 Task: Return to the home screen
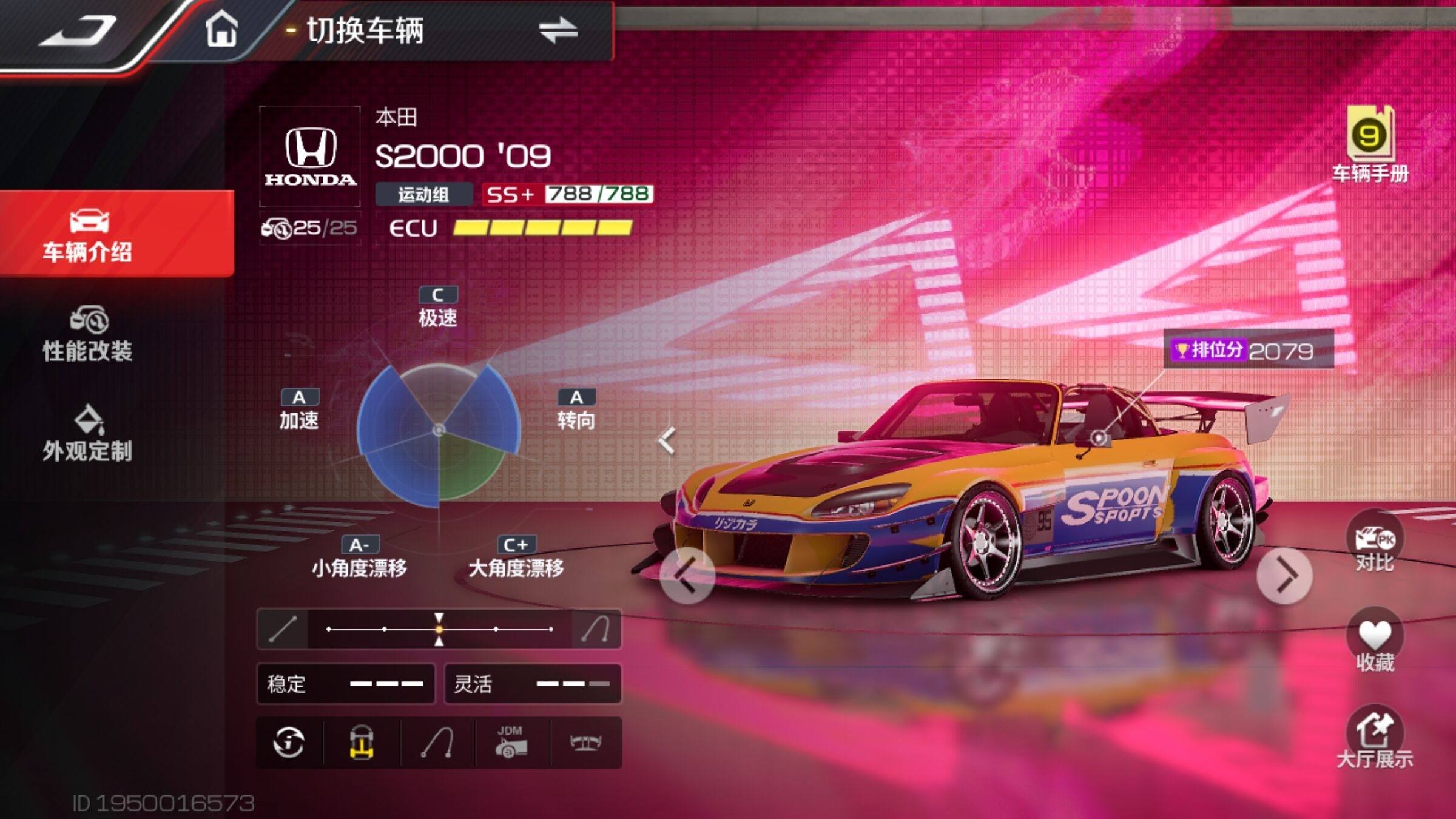pyautogui.click(x=221, y=29)
